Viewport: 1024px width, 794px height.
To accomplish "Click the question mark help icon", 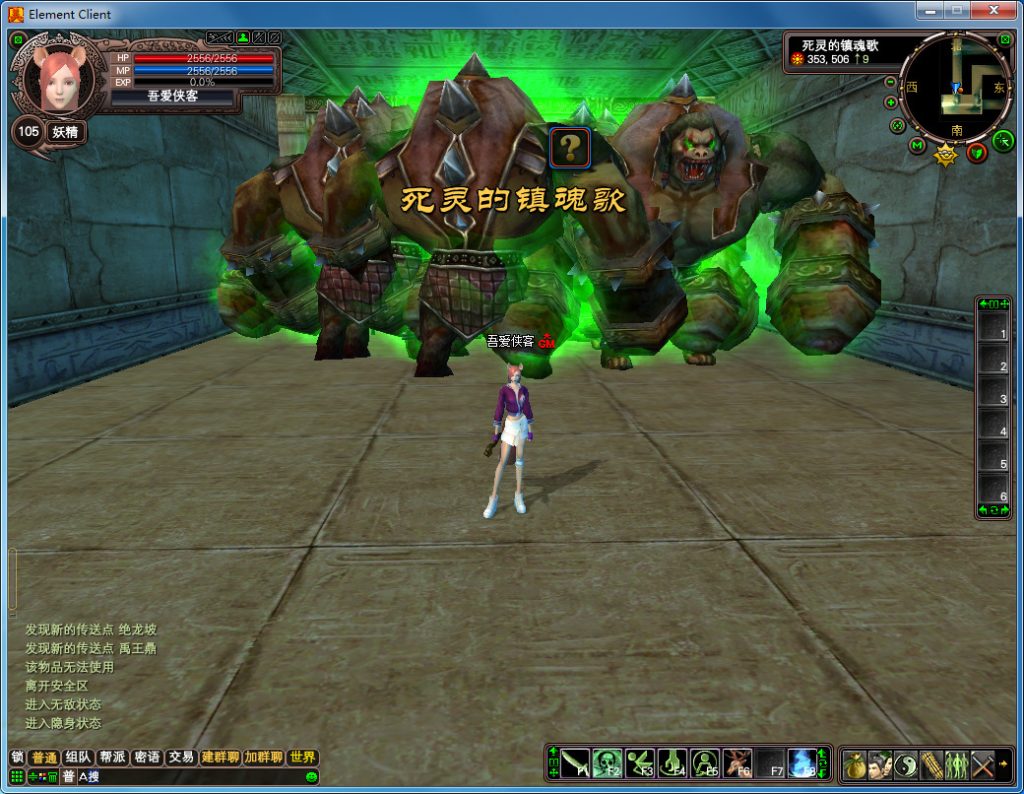I will pyautogui.click(x=569, y=148).
